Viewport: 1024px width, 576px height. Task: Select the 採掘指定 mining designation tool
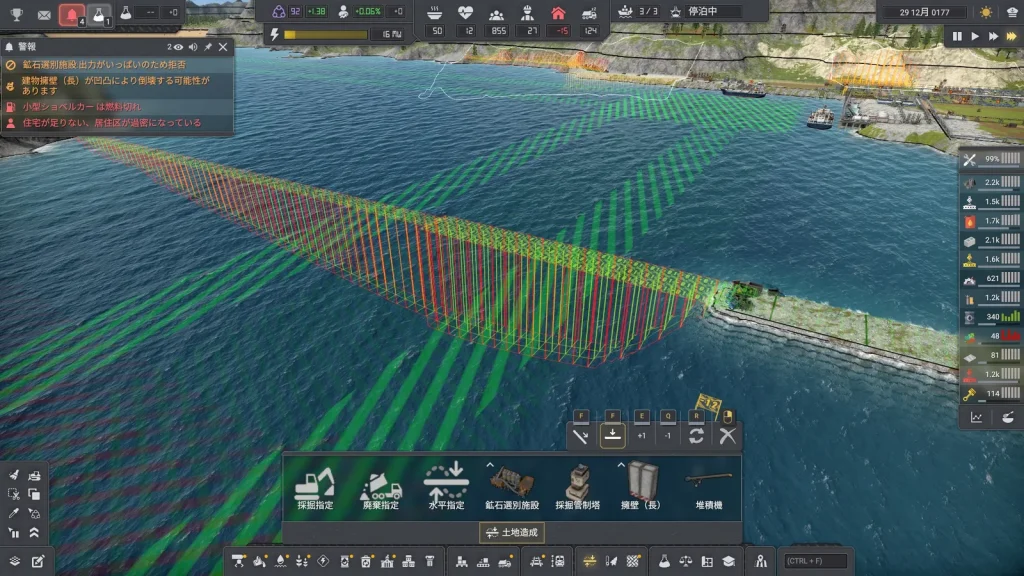pos(315,487)
